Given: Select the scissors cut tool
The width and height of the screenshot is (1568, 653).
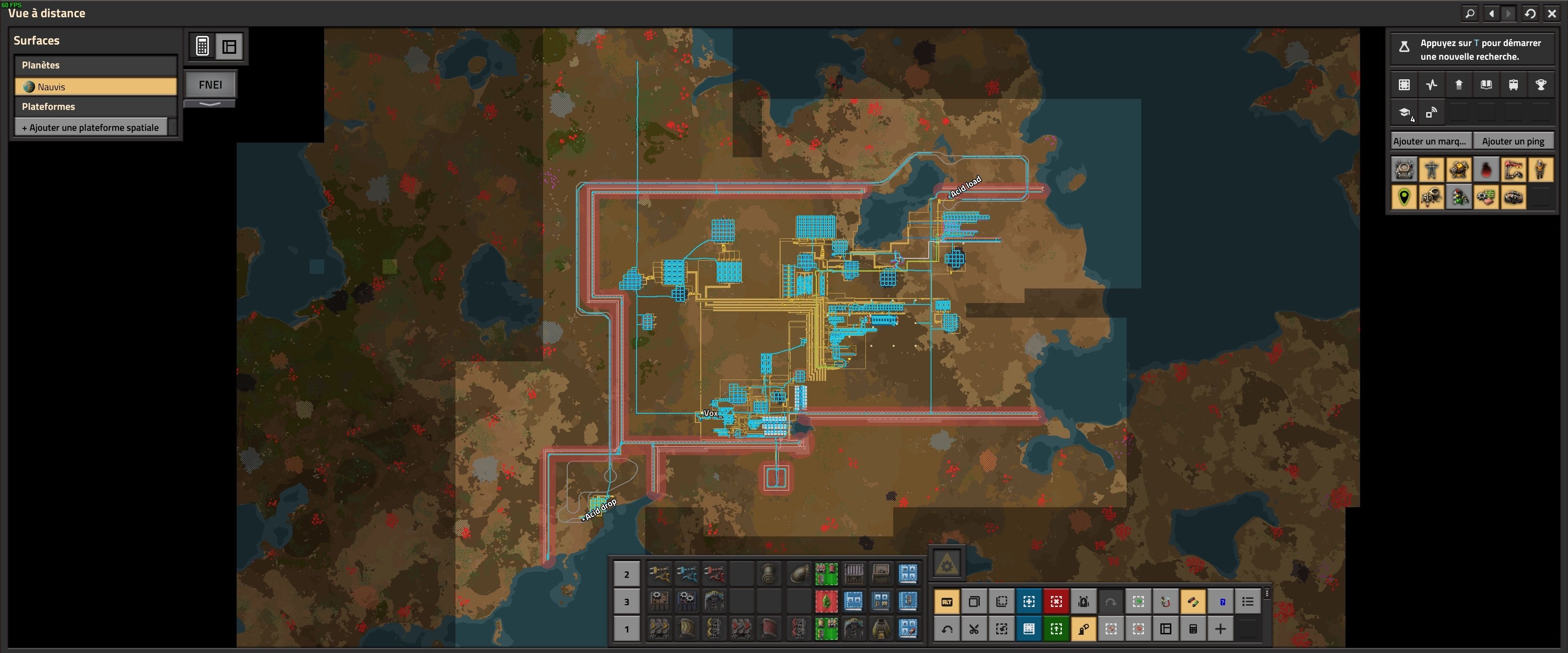Looking at the screenshot, I should click(974, 629).
